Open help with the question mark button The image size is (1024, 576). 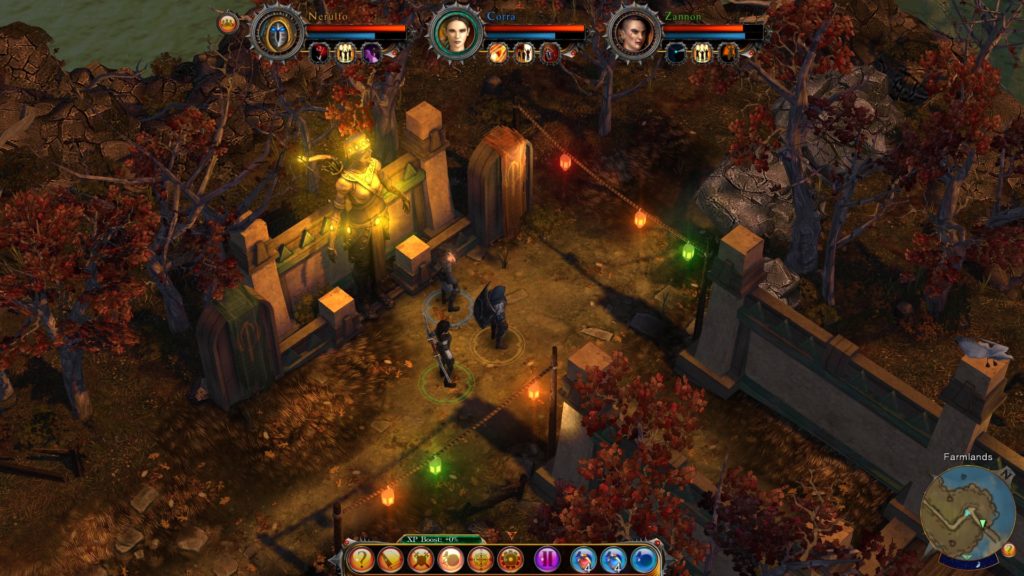click(362, 559)
